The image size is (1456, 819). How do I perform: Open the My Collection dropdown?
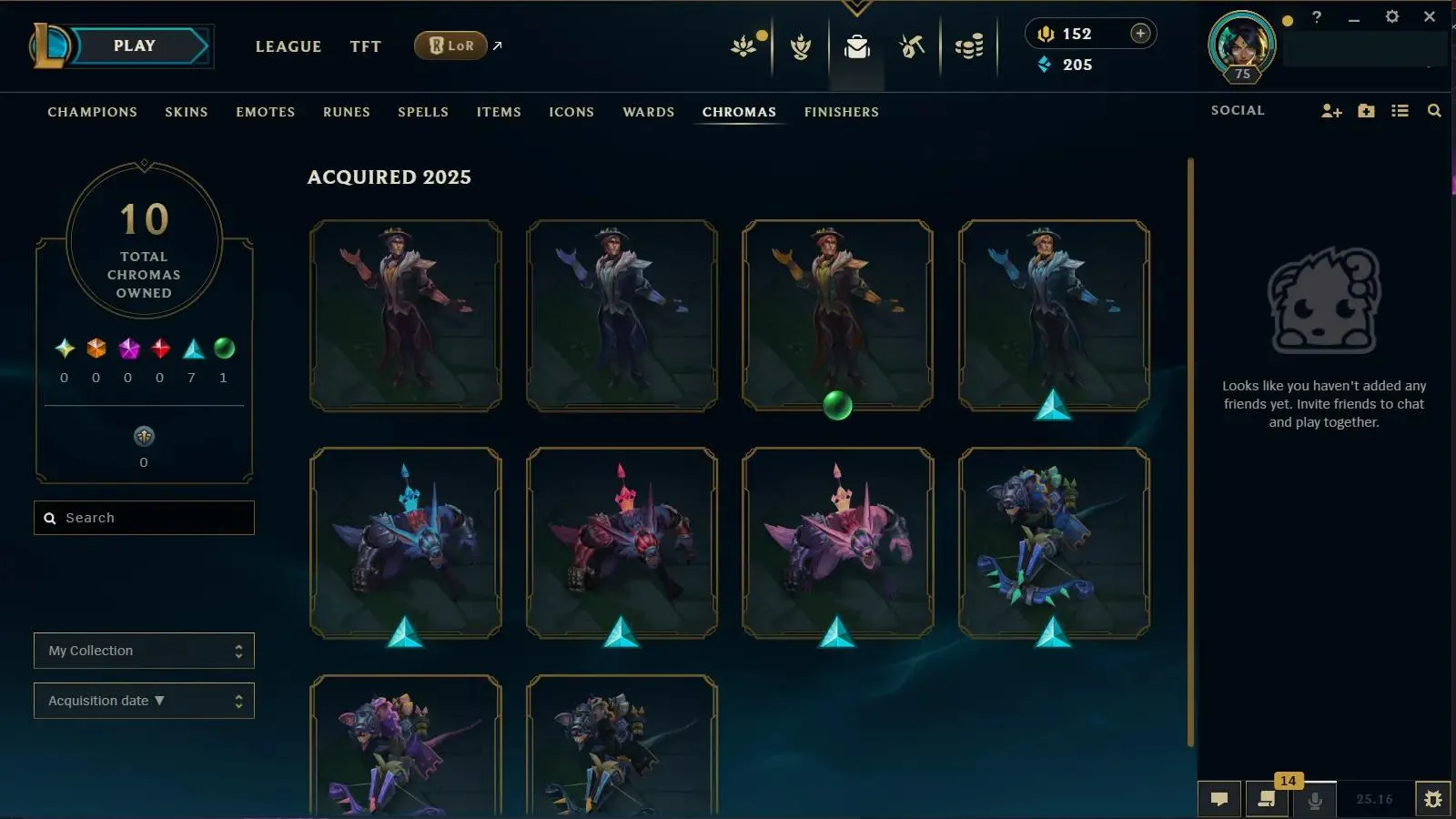pyautogui.click(x=144, y=650)
